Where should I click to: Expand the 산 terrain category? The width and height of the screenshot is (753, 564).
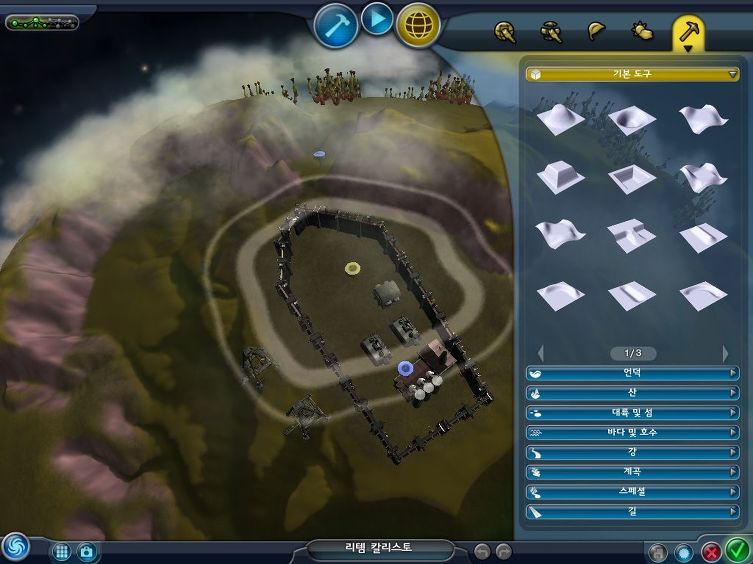[632, 393]
